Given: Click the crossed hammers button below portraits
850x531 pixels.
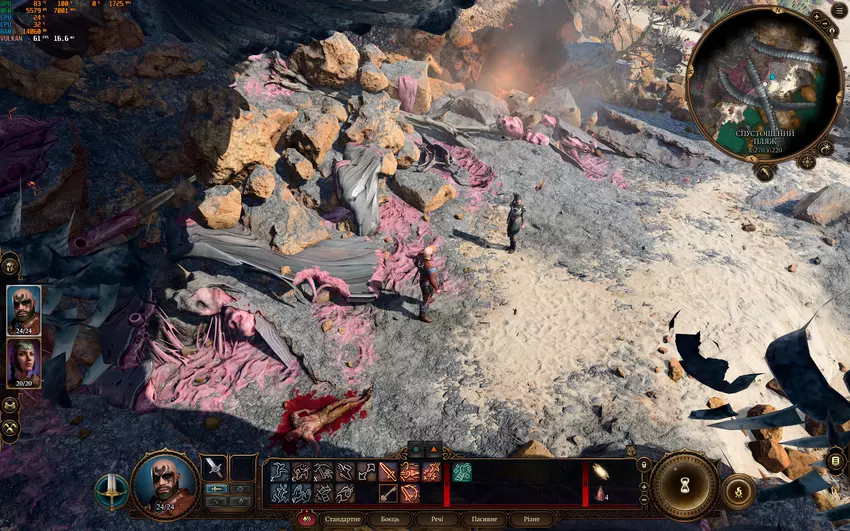Looking at the screenshot, I should pos(10,425).
